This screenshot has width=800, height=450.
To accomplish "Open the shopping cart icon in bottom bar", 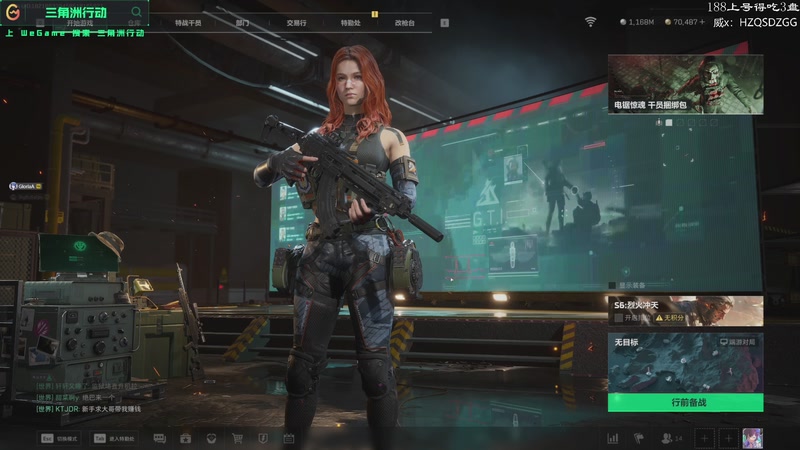I will coord(237,438).
